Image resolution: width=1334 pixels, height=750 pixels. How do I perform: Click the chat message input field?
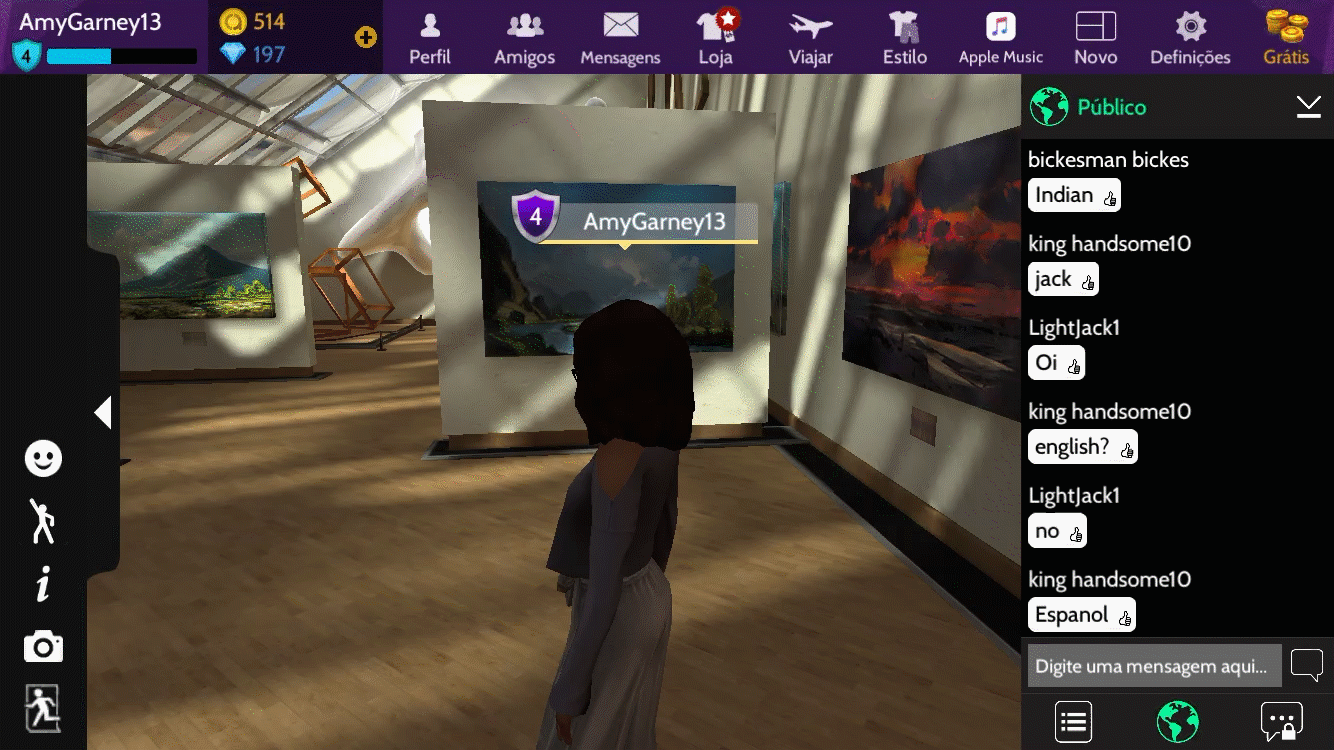[1154, 666]
